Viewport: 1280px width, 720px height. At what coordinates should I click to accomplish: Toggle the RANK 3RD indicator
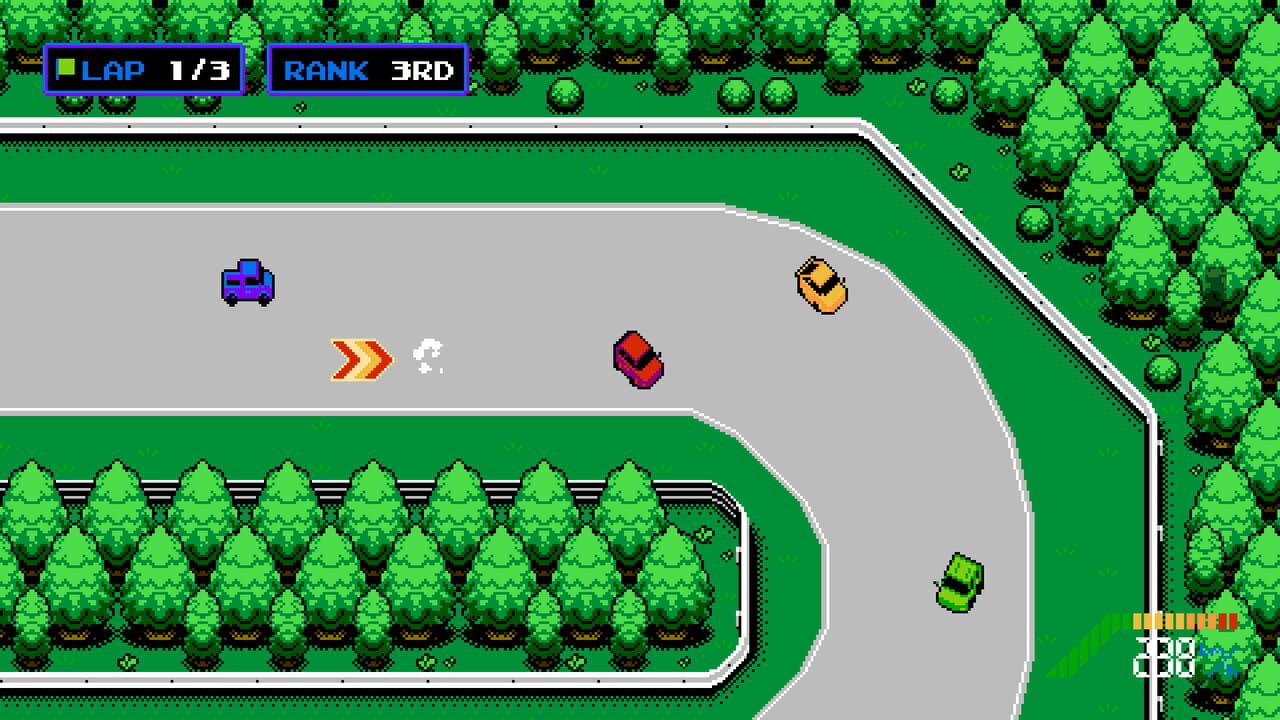(365, 68)
